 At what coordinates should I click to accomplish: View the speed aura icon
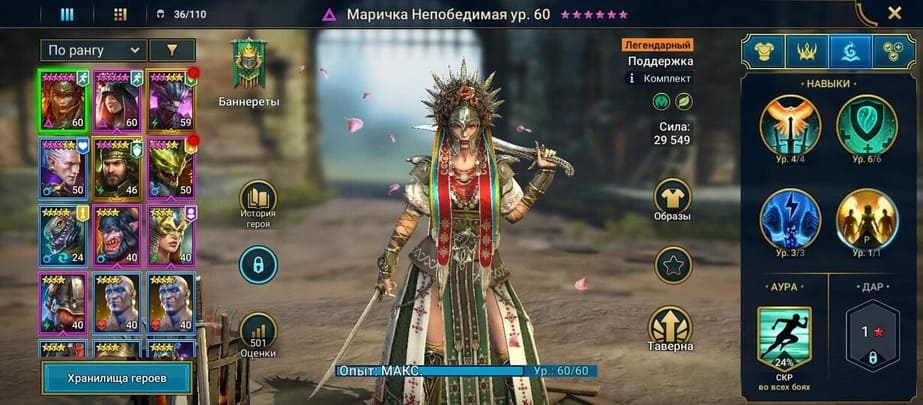[x=785, y=338]
